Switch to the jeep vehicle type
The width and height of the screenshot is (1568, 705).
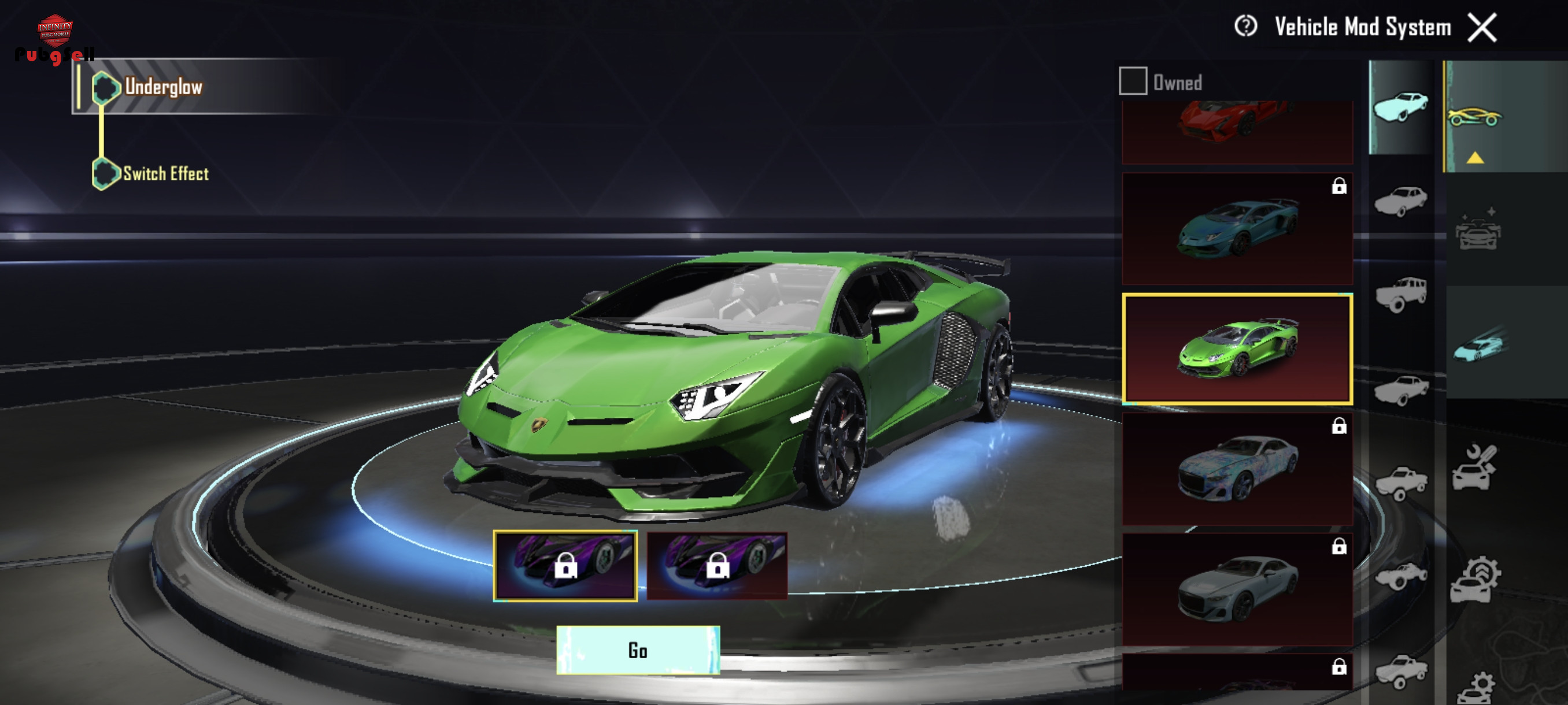pyautogui.click(x=1400, y=294)
